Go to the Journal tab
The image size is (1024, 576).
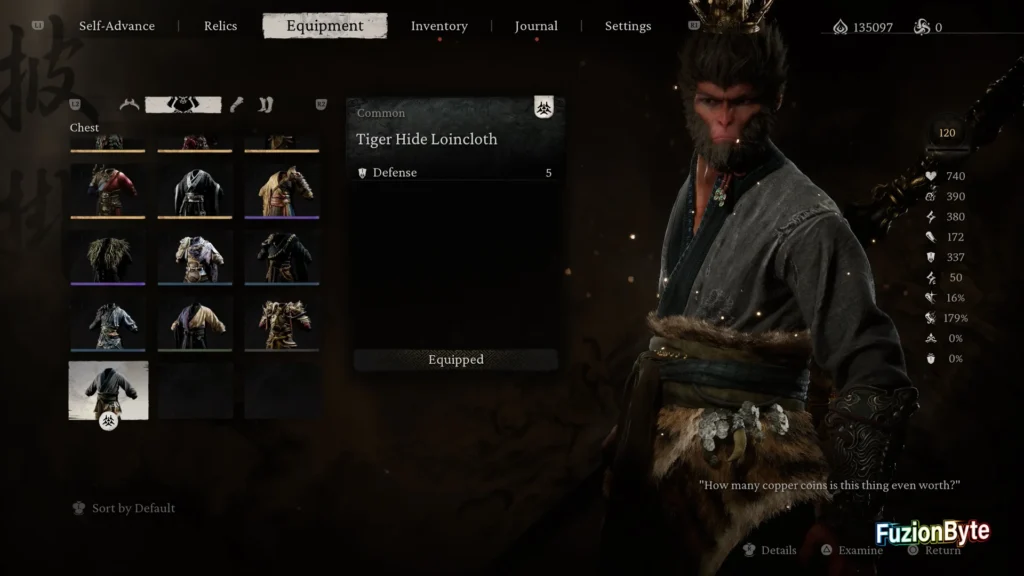click(536, 26)
